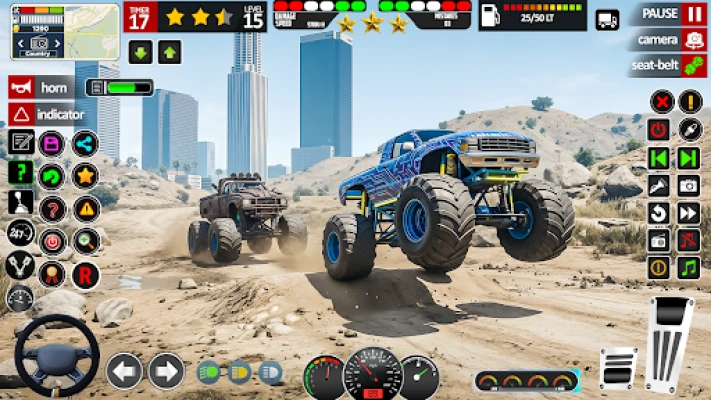
Task: Open the green question mark help
Action: click(x=20, y=172)
